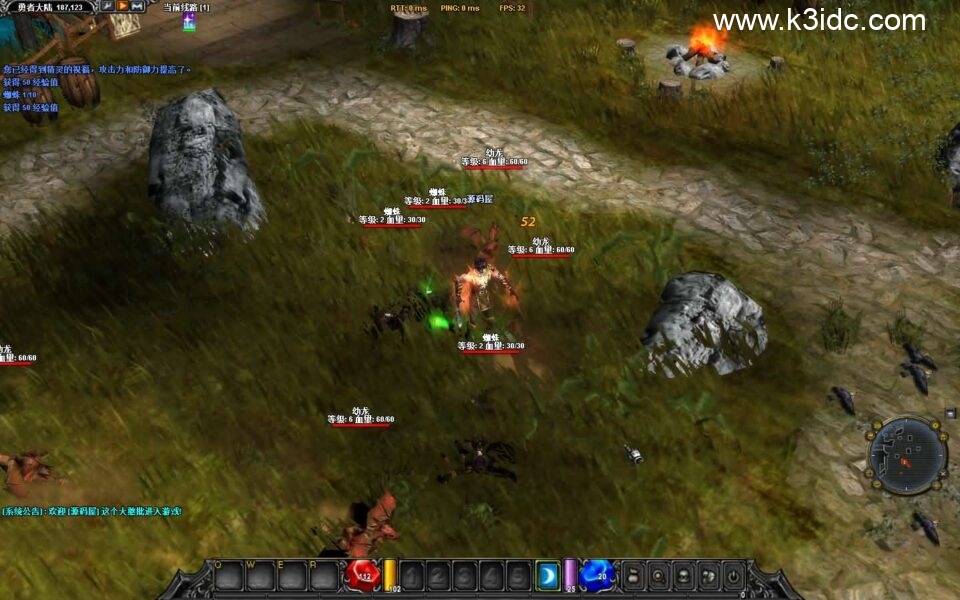Click the power icon on the bottom bar

pos(733,575)
